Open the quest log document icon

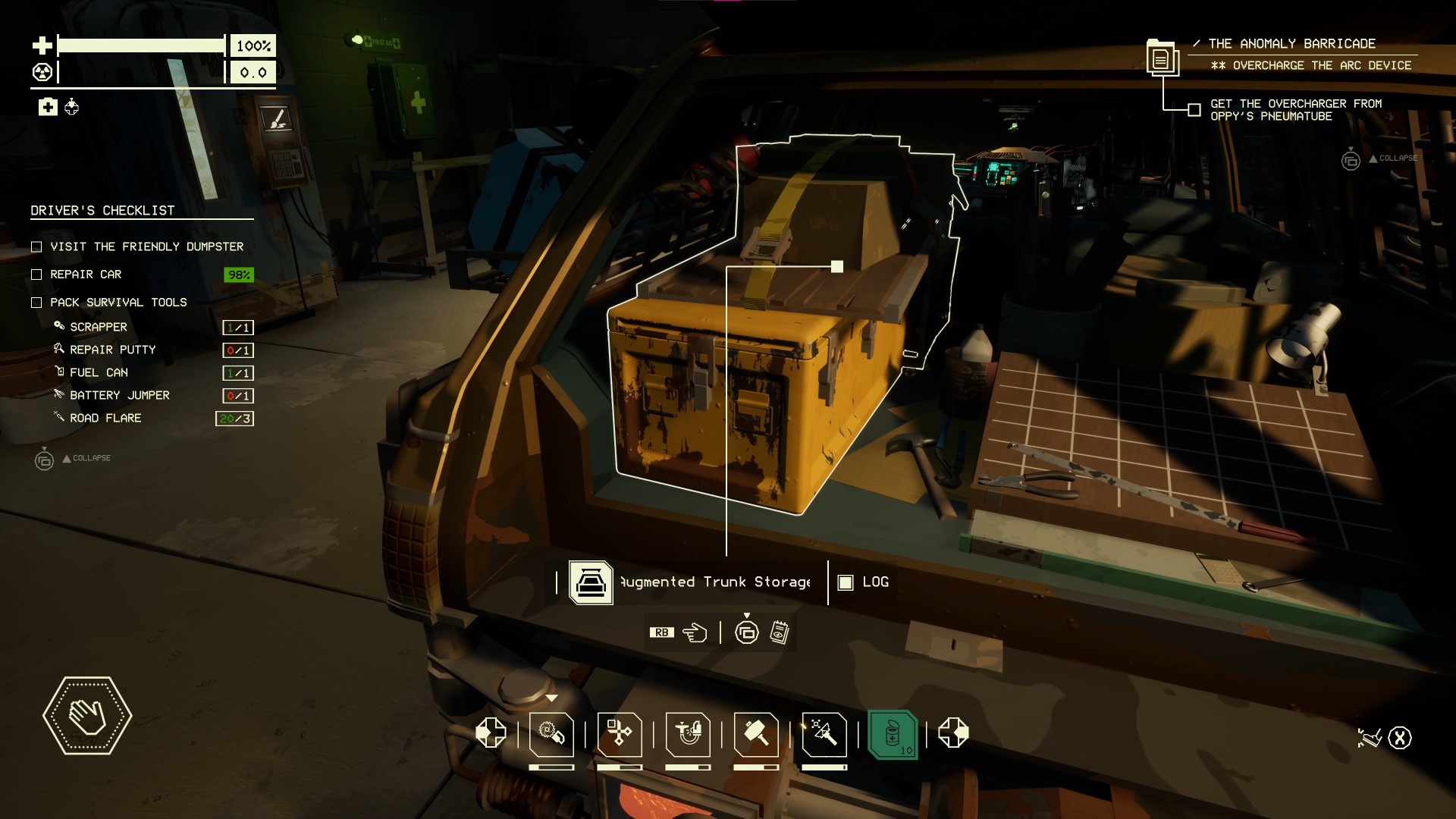tap(1160, 58)
